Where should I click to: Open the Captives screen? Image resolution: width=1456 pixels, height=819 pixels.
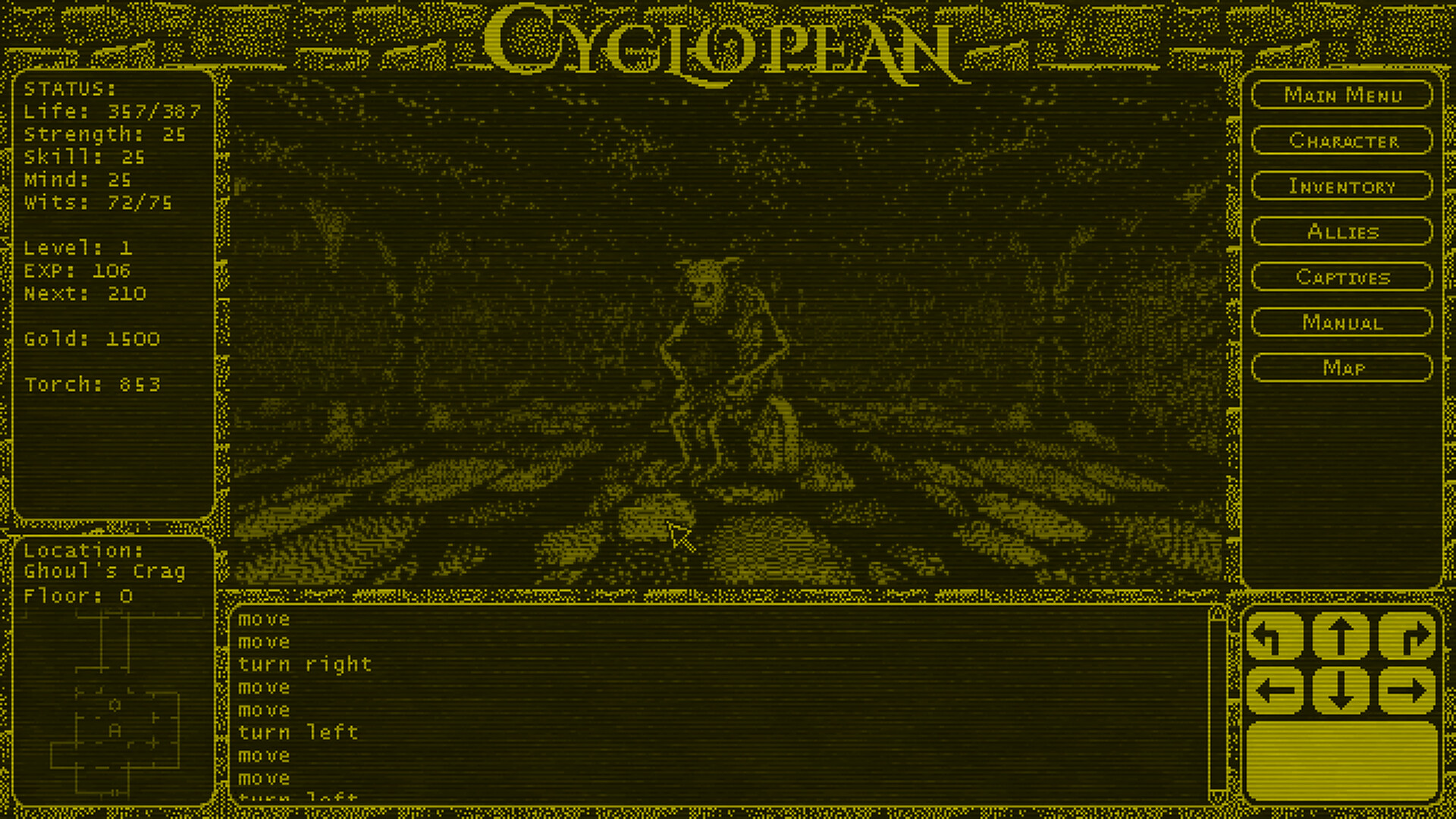[x=1342, y=277]
